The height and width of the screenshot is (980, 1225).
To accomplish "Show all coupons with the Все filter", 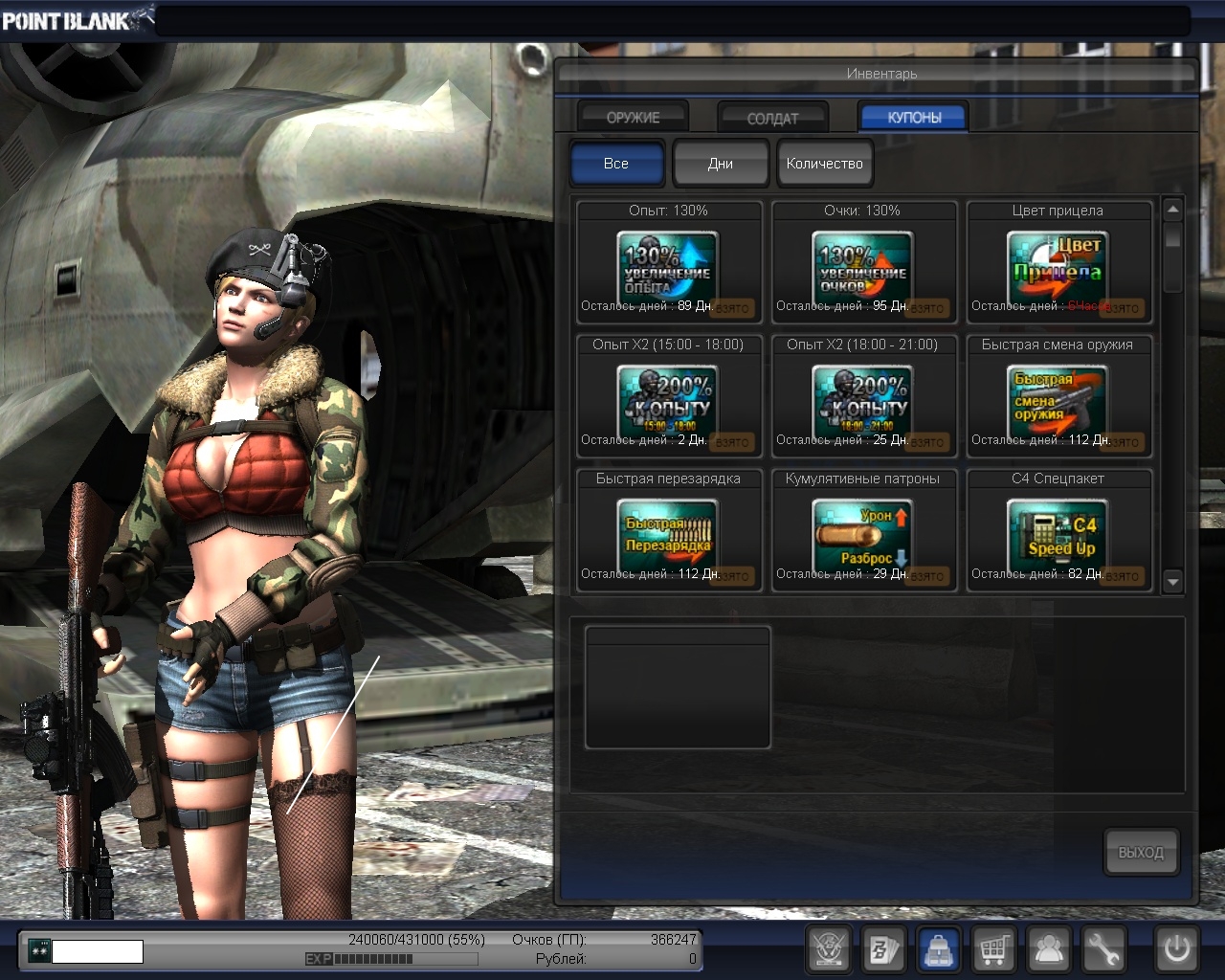I will (x=616, y=164).
